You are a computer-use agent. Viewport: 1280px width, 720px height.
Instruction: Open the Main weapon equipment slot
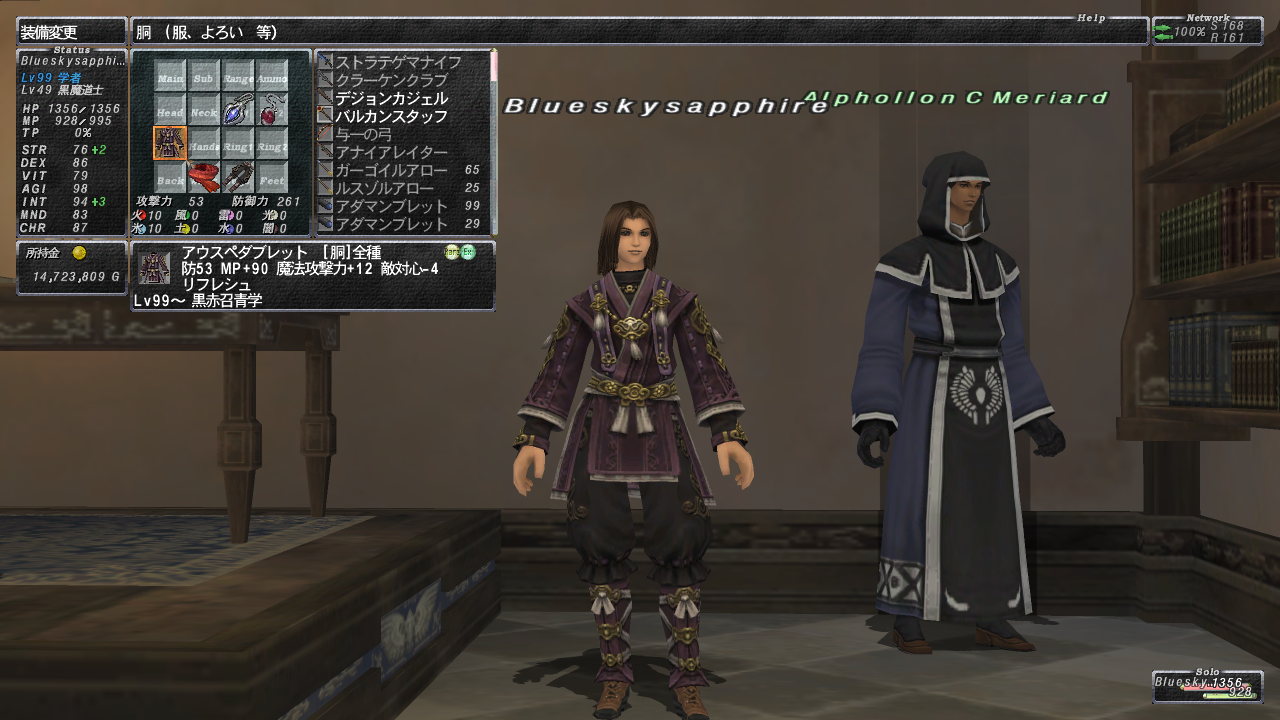pyautogui.click(x=170, y=77)
